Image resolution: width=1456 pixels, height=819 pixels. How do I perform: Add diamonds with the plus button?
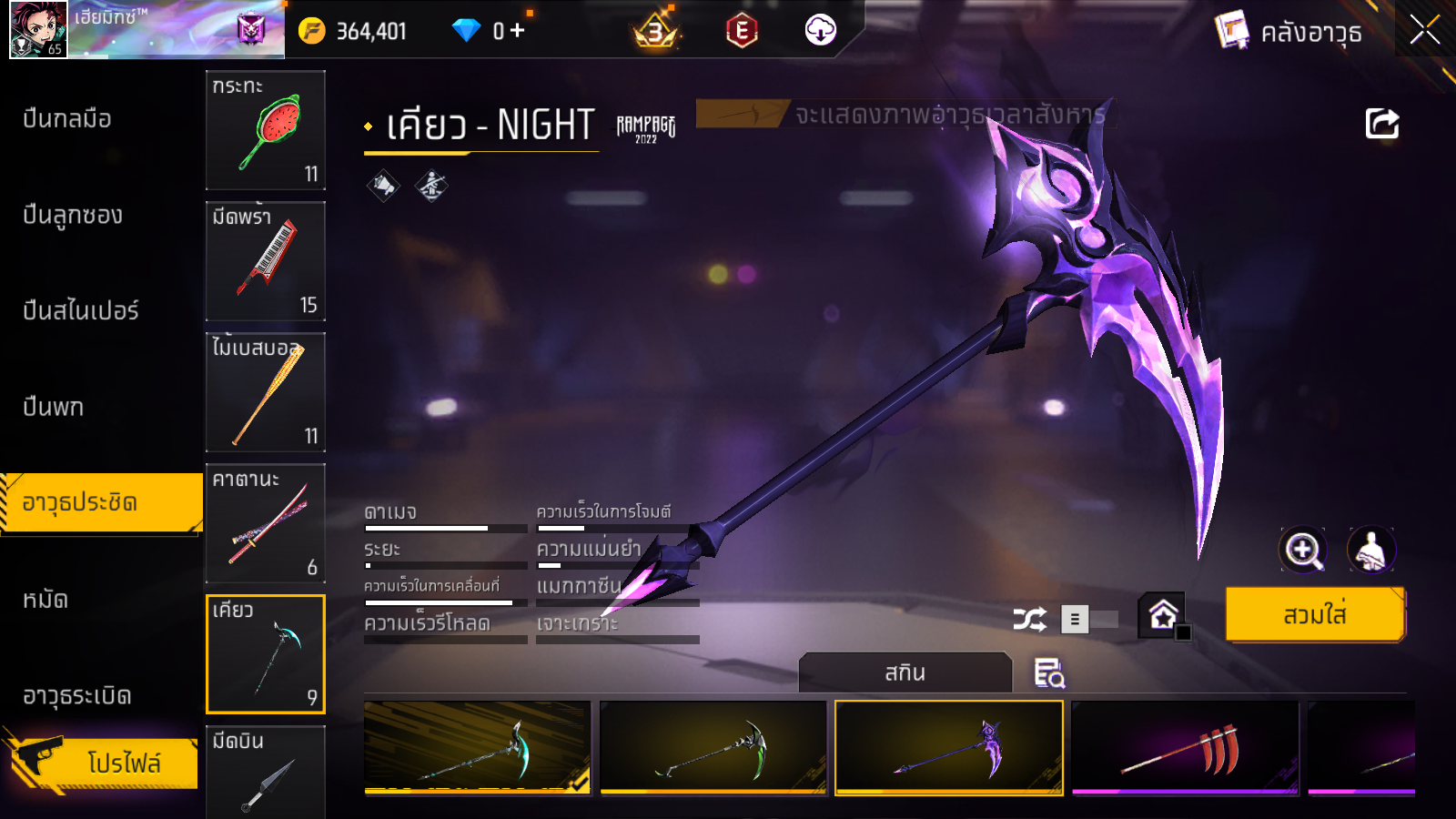tap(518, 31)
